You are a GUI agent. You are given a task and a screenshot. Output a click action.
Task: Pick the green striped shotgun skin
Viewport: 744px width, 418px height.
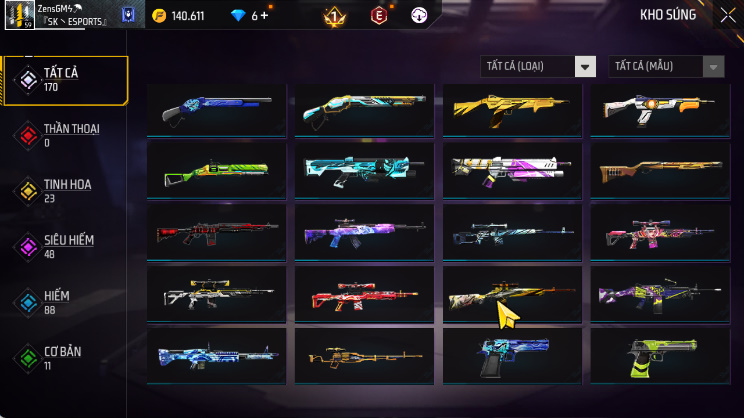[217, 172]
